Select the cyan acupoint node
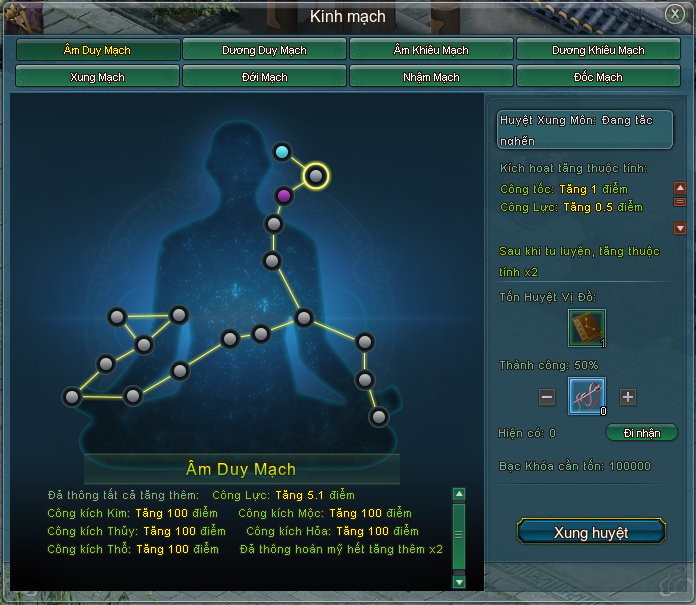696x605 pixels. click(282, 152)
